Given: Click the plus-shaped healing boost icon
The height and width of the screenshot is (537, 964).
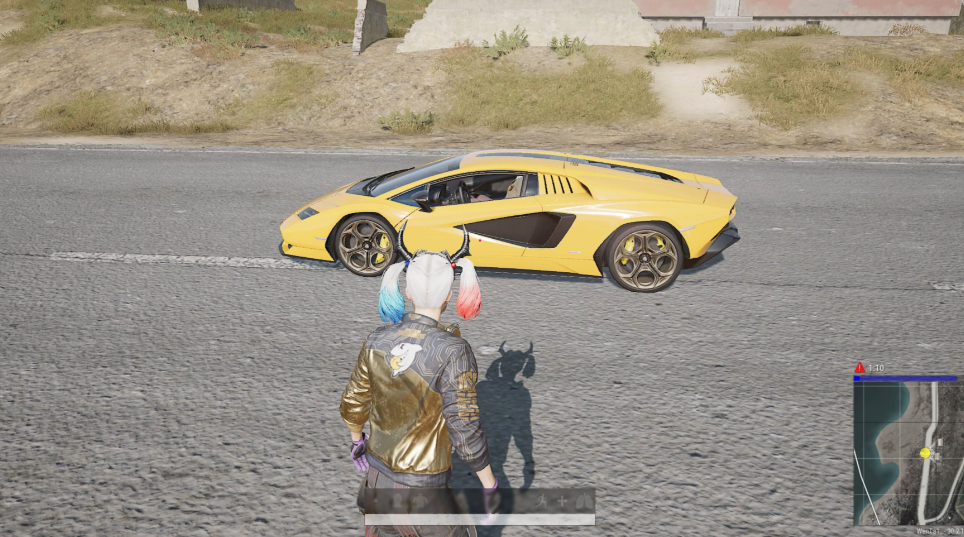Looking at the screenshot, I should 562,500.
